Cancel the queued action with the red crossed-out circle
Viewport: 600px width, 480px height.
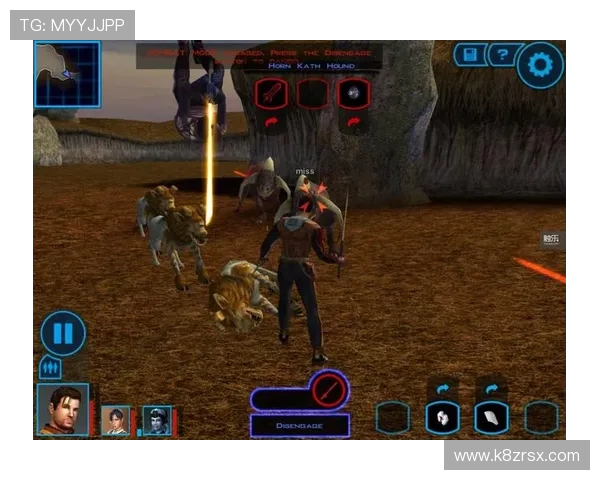327,390
